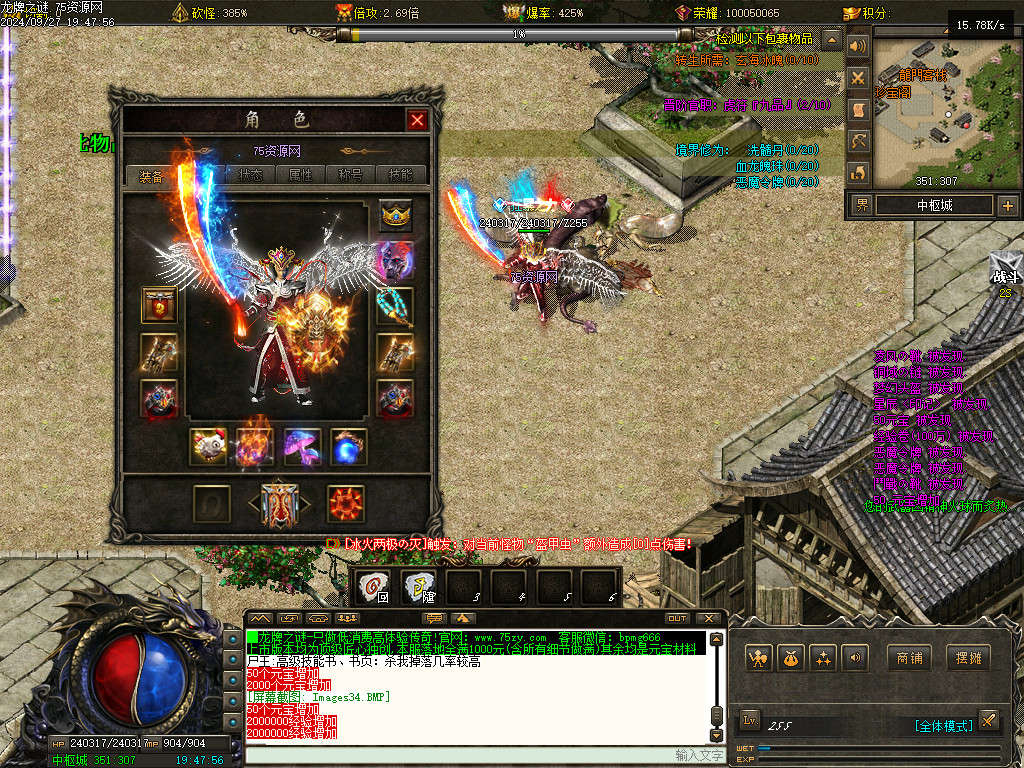Collapse the item detection tracker arrow
Screen dimensions: 1024x768
click(831, 40)
